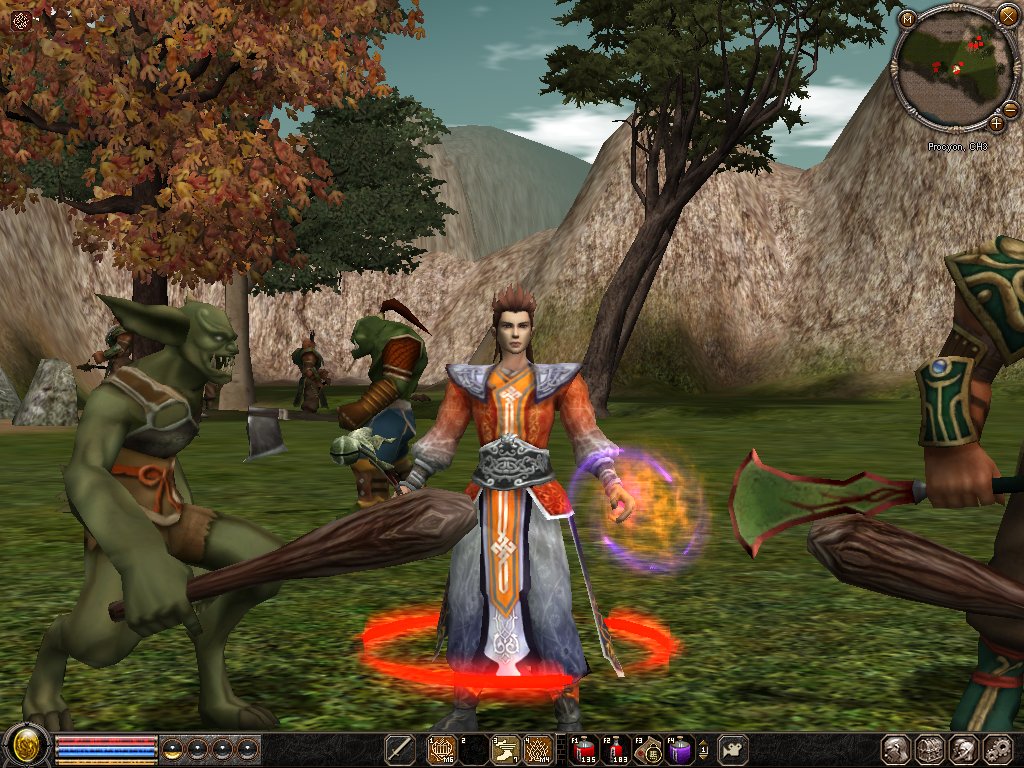Zoom in the minimap with the plus button
The image size is (1024, 768).
pyautogui.click(x=996, y=124)
